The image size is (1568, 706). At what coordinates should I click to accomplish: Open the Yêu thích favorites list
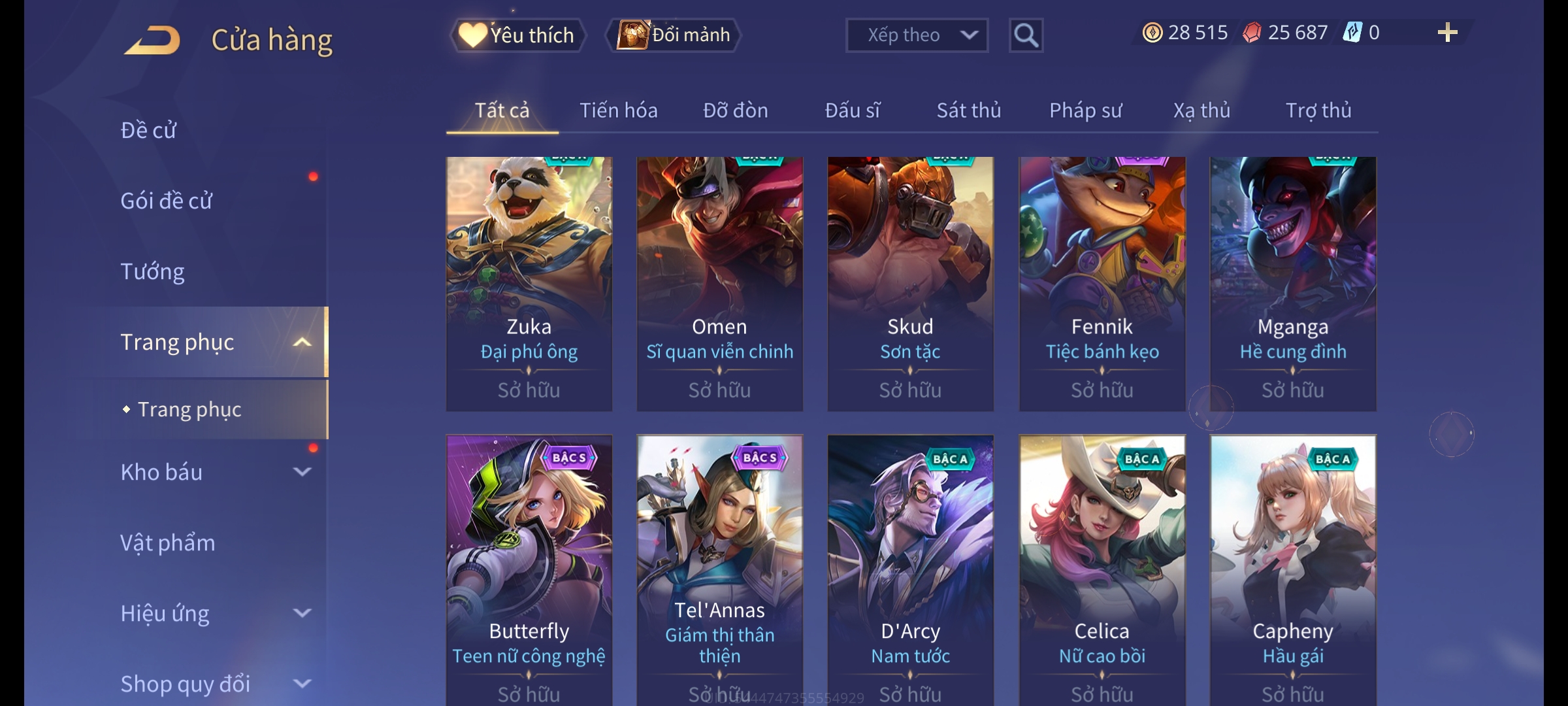click(x=517, y=35)
